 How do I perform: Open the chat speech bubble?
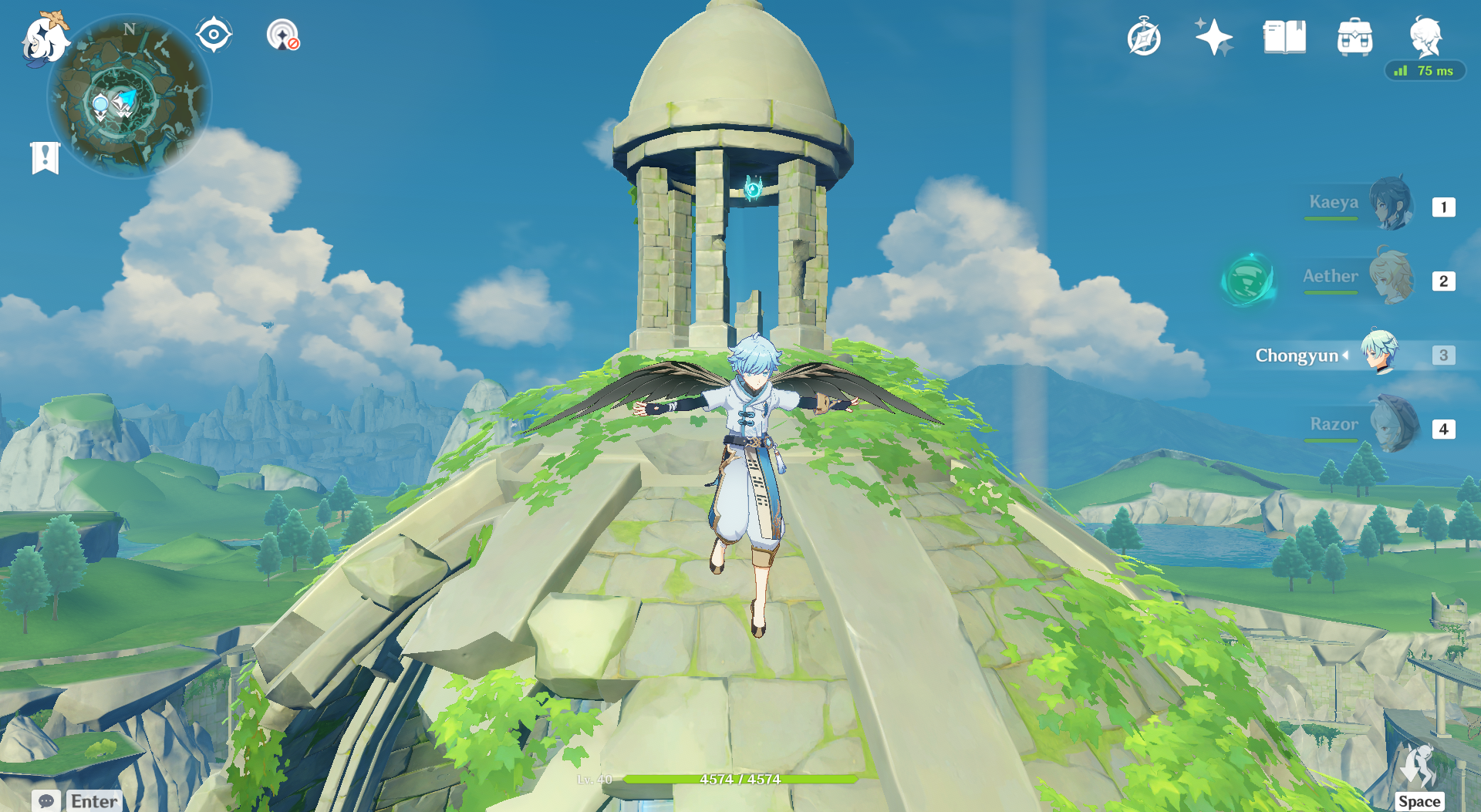46,801
